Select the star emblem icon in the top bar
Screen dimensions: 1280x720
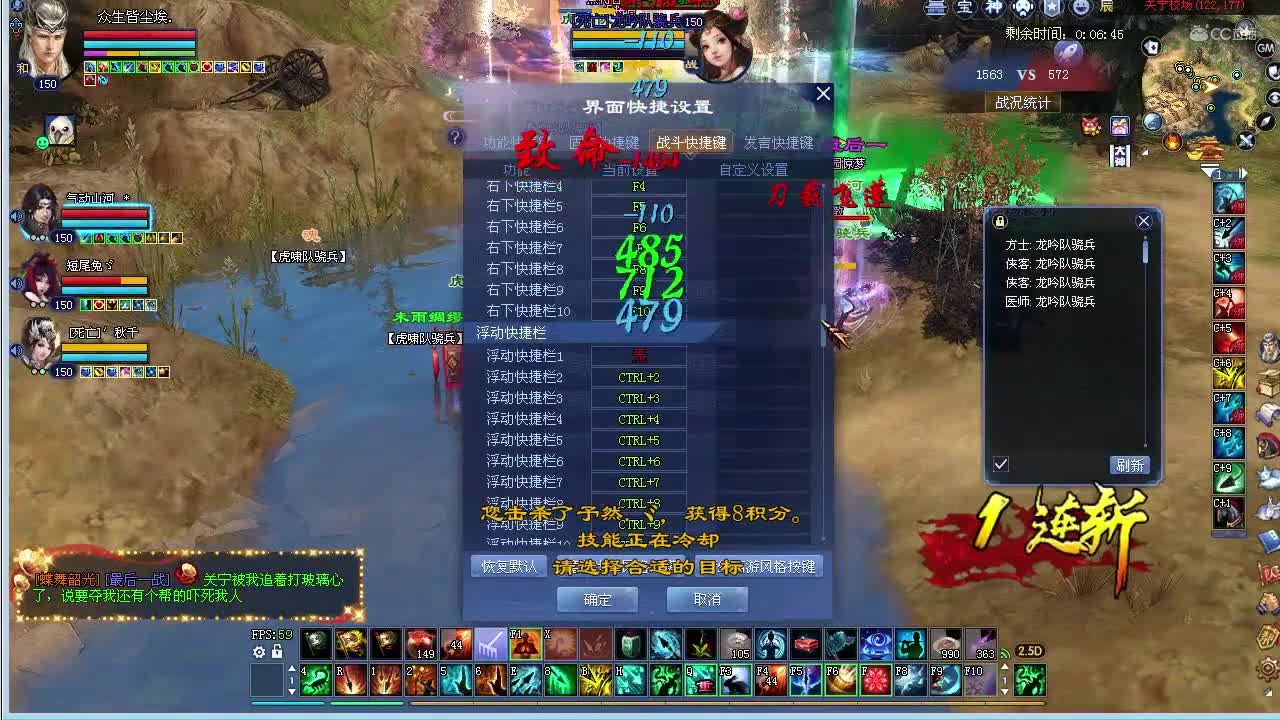tap(1052, 9)
